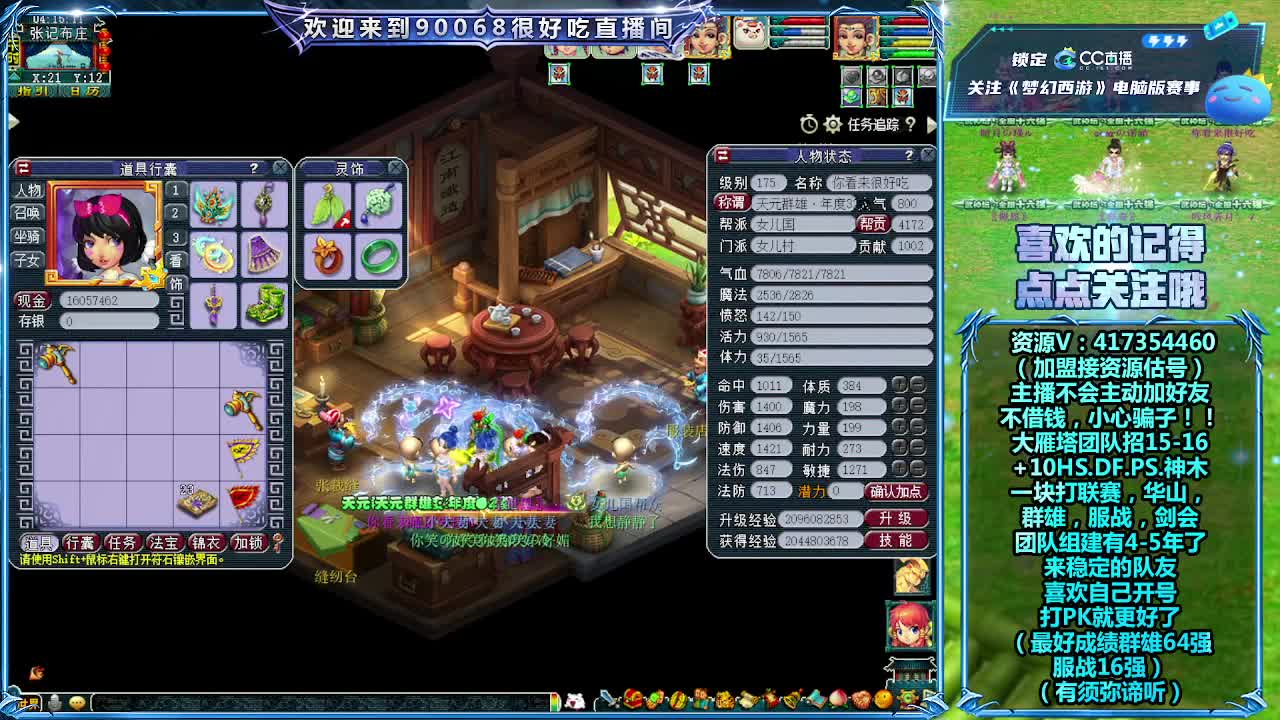
Task: Click the peach item on the bottom item bar
Action: pyautogui.click(x=837, y=699)
